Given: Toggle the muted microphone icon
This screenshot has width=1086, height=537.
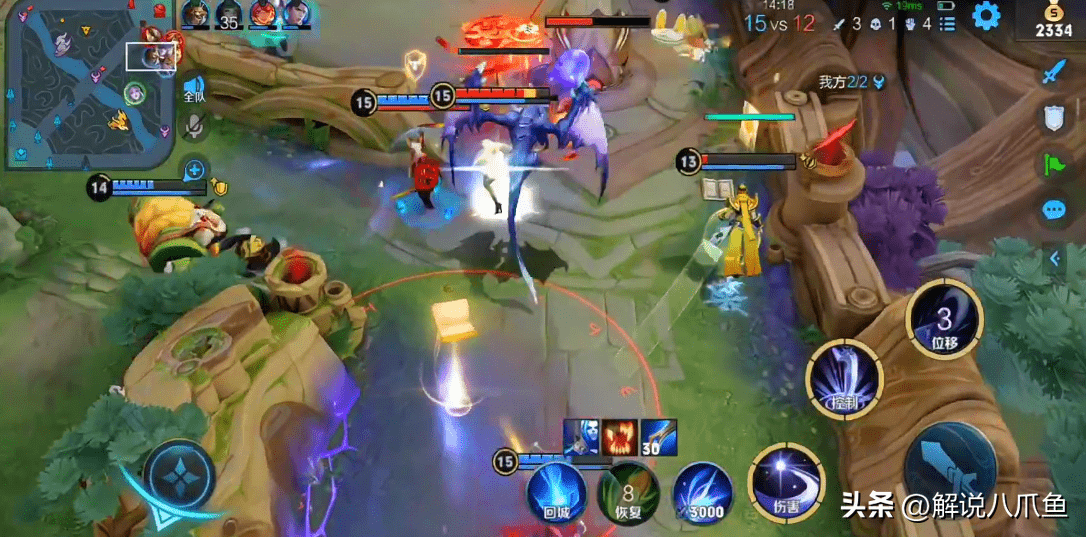Looking at the screenshot, I should (194, 126).
